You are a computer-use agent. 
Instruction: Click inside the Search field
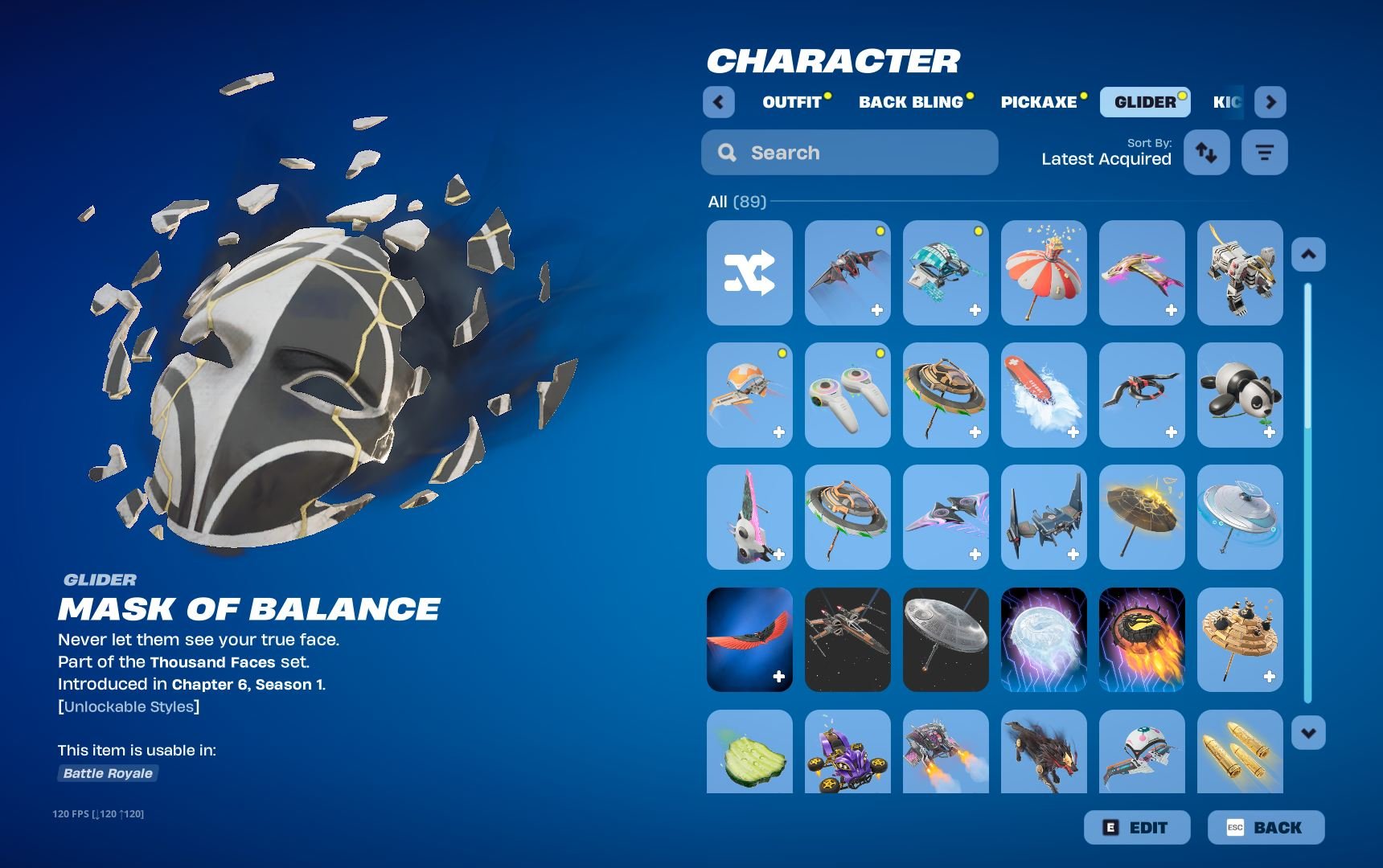point(849,152)
